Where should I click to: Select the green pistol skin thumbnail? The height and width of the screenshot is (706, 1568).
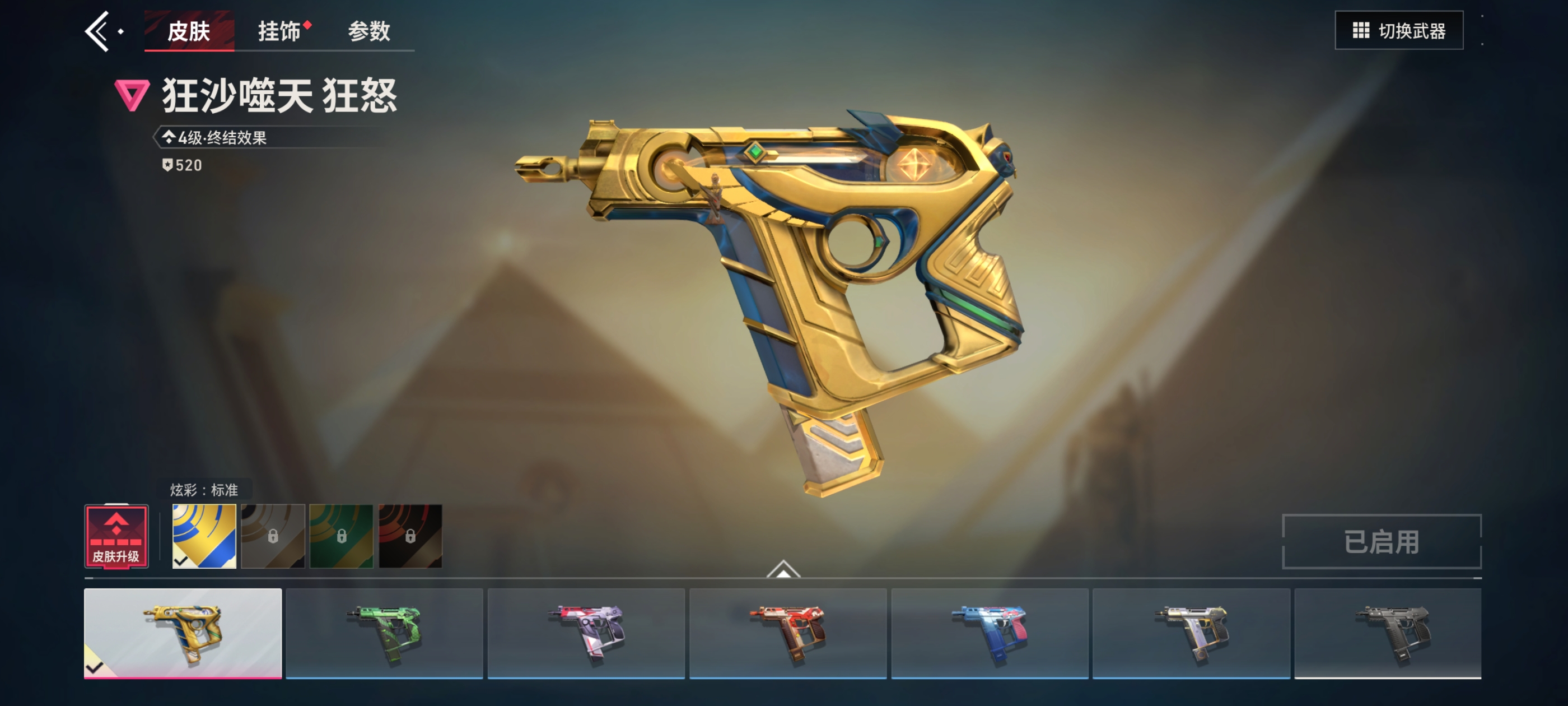tap(384, 633)
